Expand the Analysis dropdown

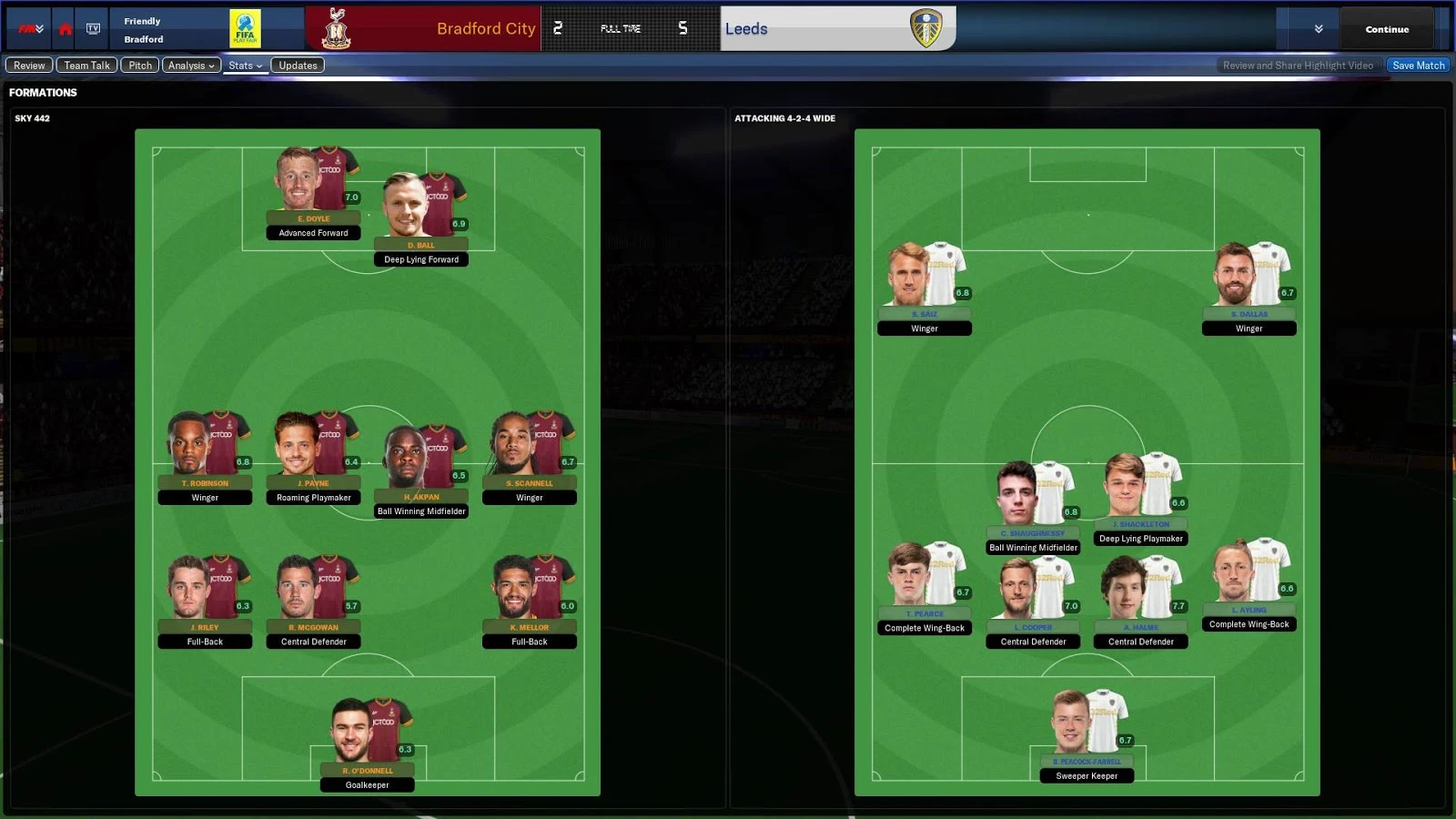[x=191, y=65]
